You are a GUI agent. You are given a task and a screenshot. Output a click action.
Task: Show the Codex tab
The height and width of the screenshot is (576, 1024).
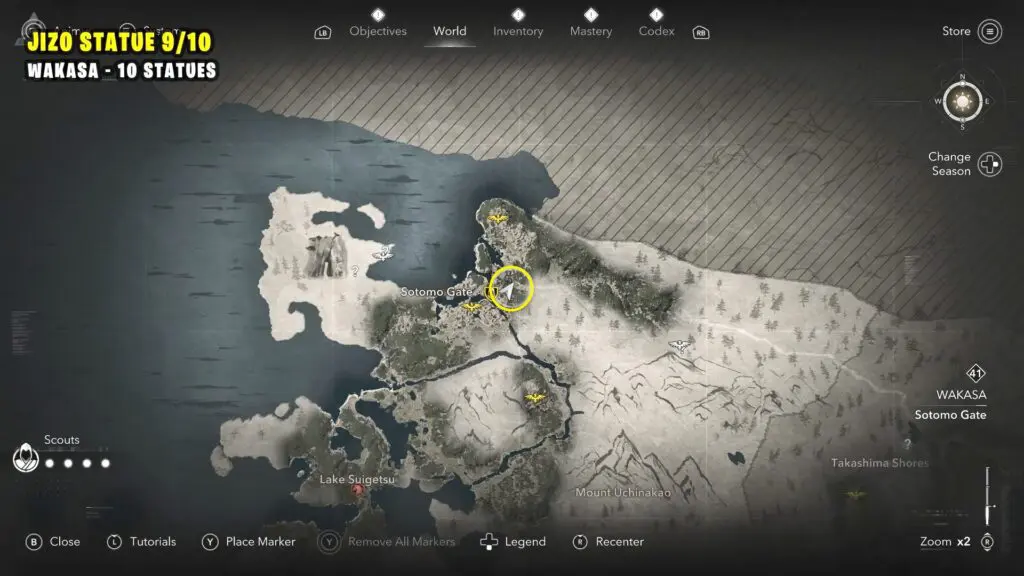656,31
